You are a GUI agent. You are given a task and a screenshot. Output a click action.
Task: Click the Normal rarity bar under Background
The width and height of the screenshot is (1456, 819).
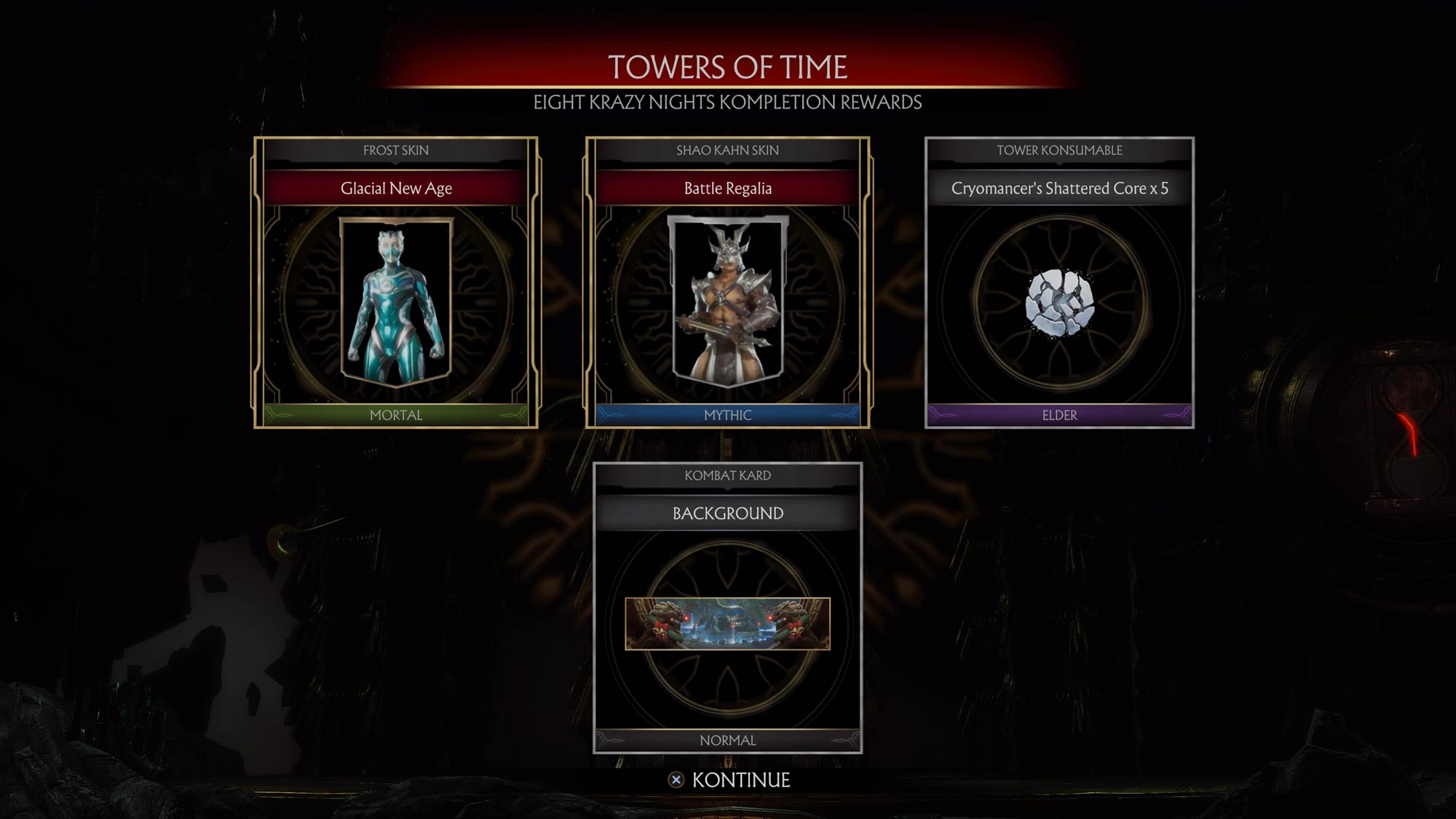pyautogui.click(x=728, y=740)
